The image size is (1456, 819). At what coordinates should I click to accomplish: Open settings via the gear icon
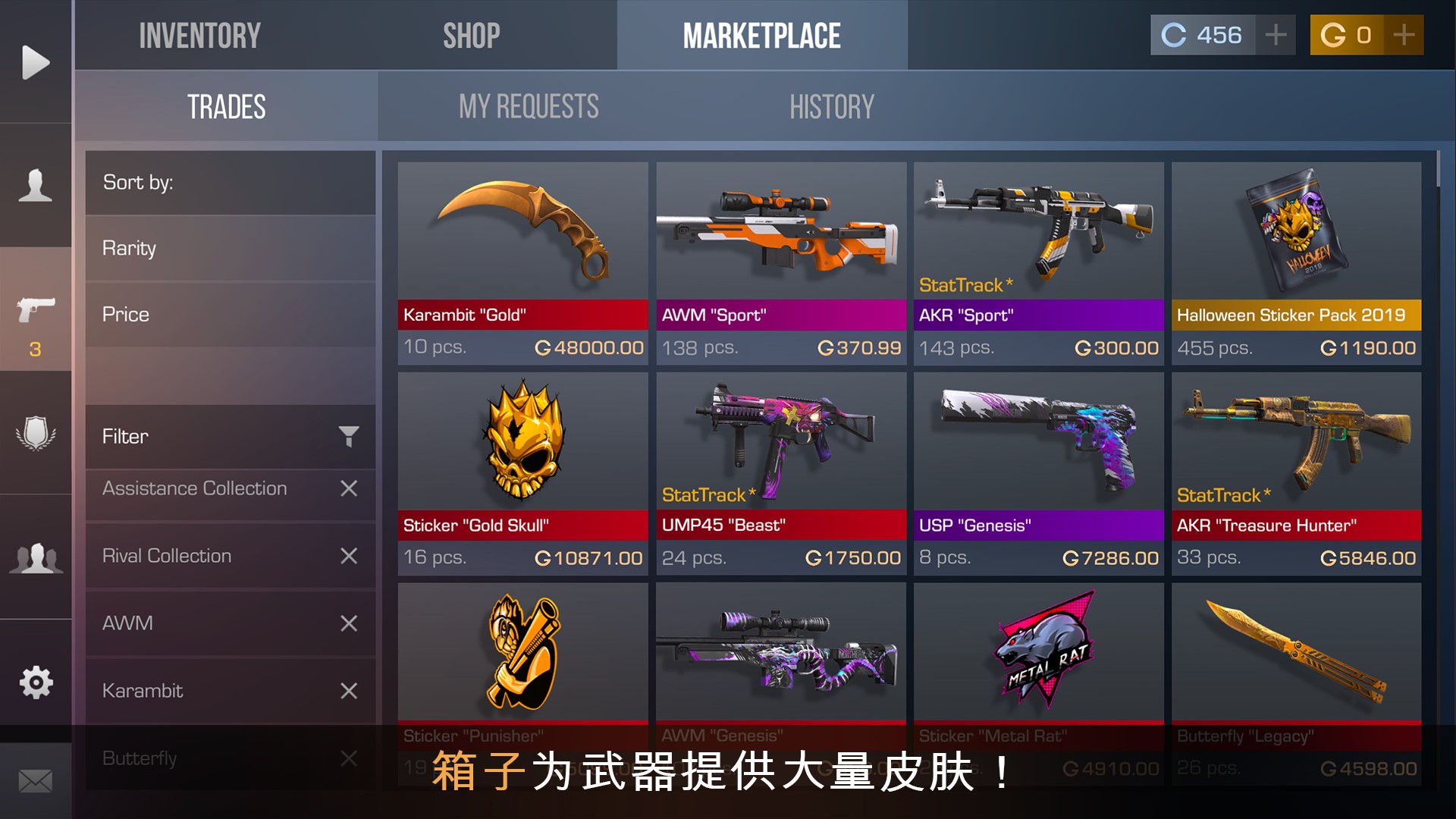pos(36,682)
